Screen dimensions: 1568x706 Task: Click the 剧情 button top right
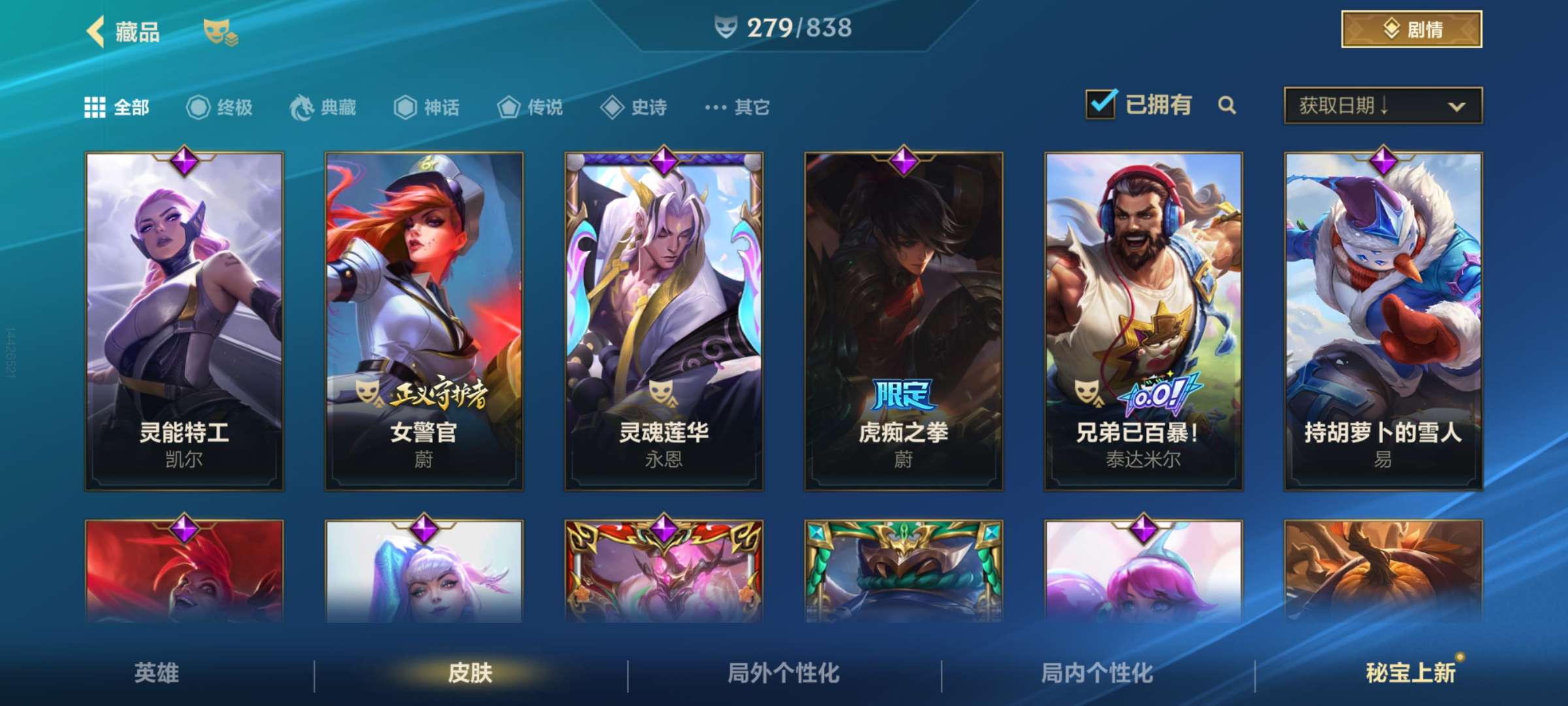click(x=1411, y=27)
